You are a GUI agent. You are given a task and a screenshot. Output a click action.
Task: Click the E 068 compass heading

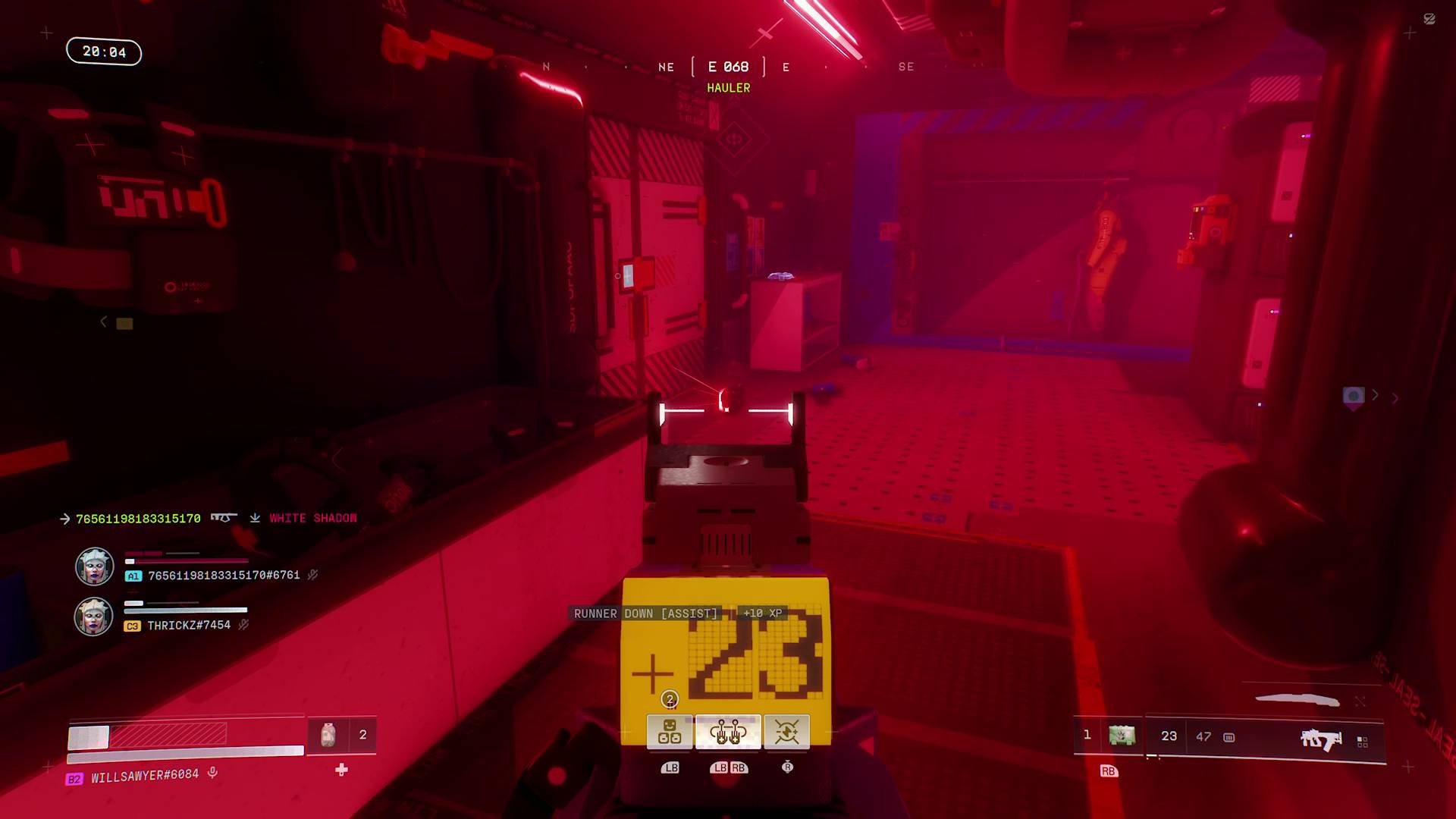coord(728,67)
